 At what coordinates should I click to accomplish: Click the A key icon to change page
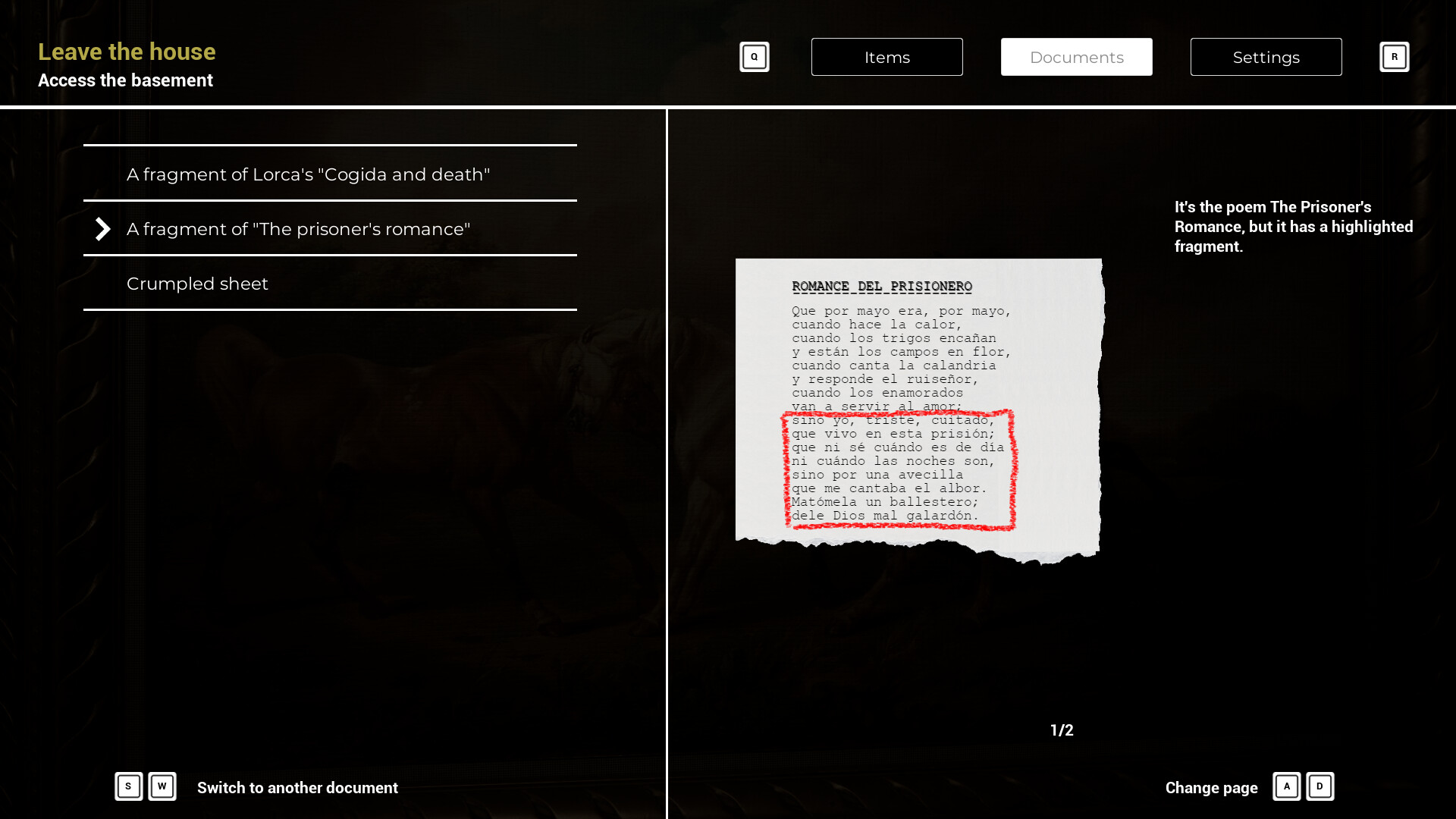coord(1286,787)
